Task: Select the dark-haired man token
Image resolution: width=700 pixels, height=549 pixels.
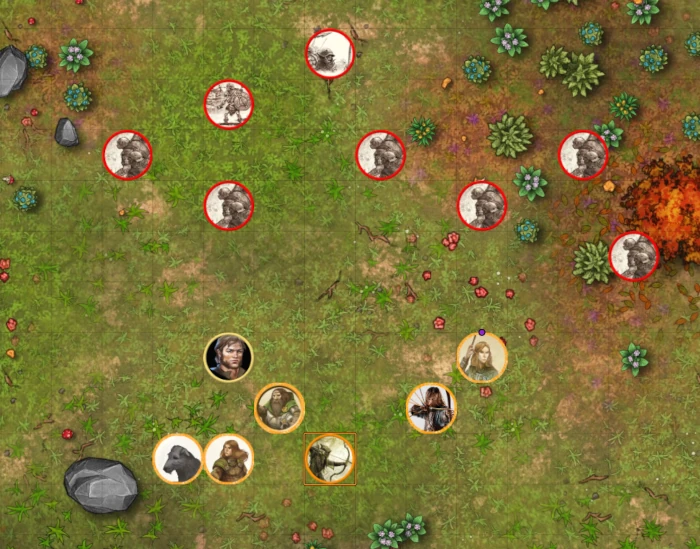Action: click(x=228, y=357)
